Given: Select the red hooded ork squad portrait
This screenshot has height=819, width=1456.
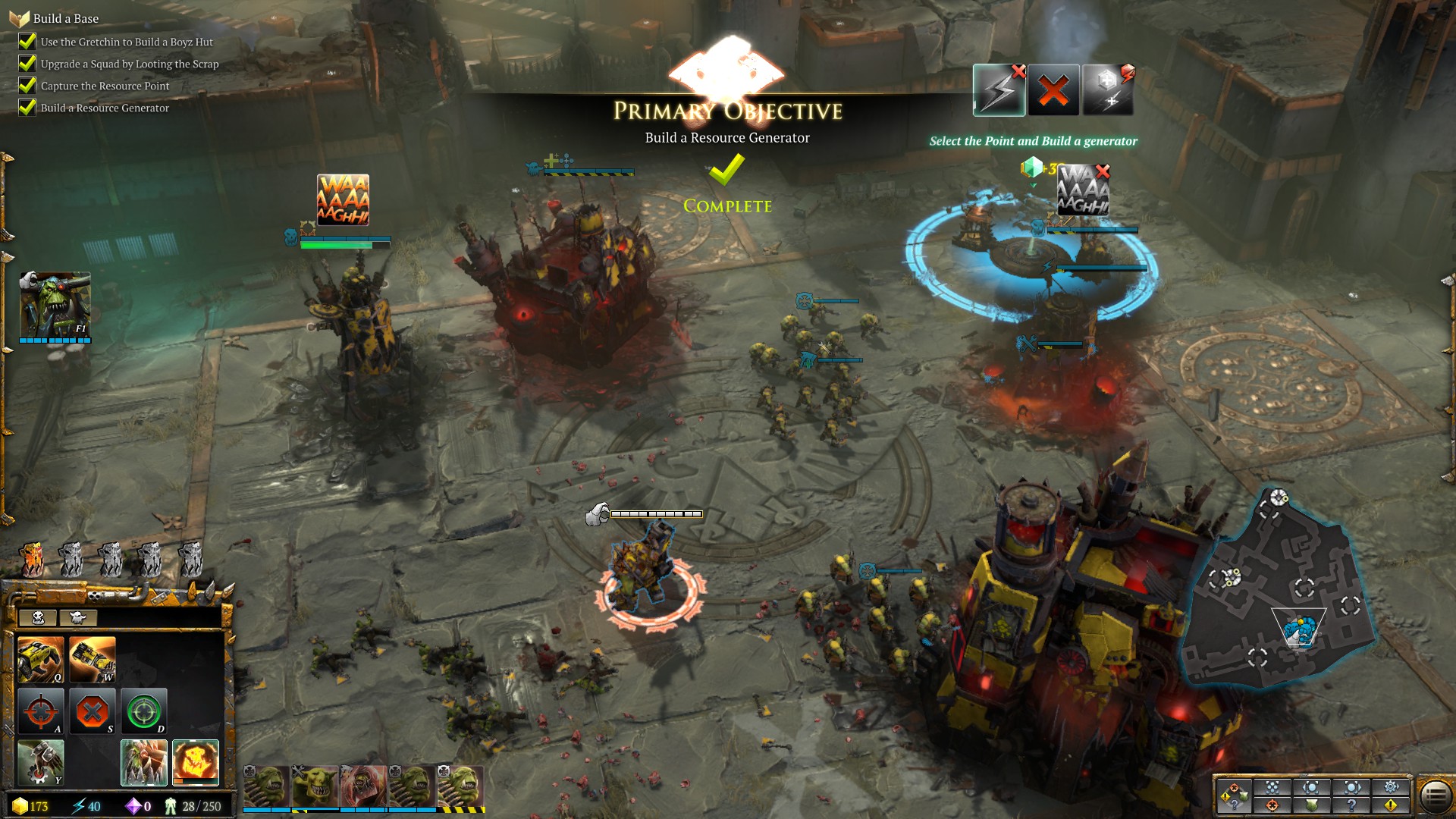Looking at the screenshot, I should pyautogui.click(x=363, y=786).
